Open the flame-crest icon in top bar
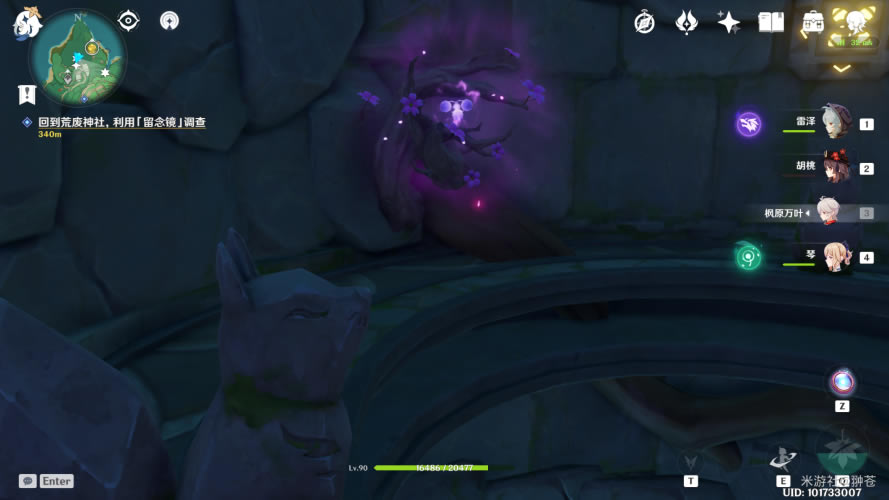 pos(686,22)
